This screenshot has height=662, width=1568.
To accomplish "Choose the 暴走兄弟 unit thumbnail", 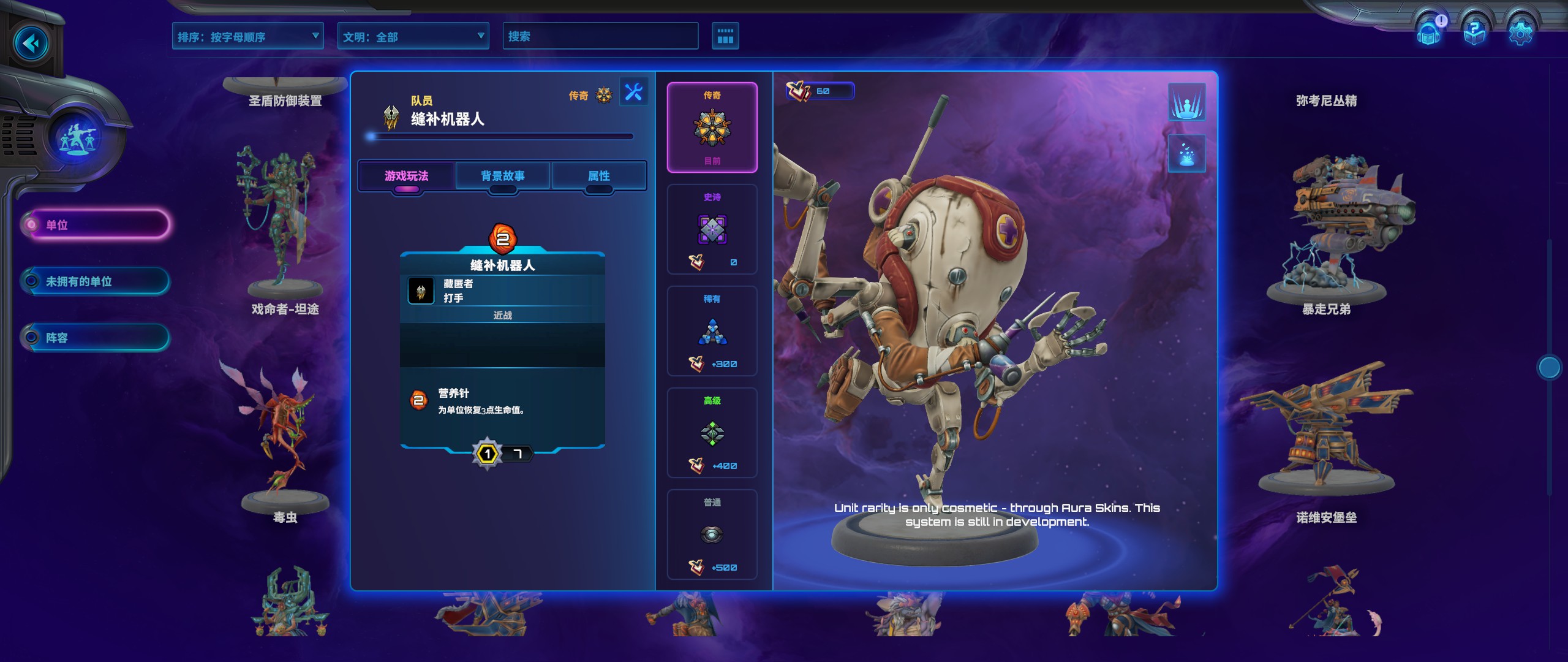I will coord(1327,233).
